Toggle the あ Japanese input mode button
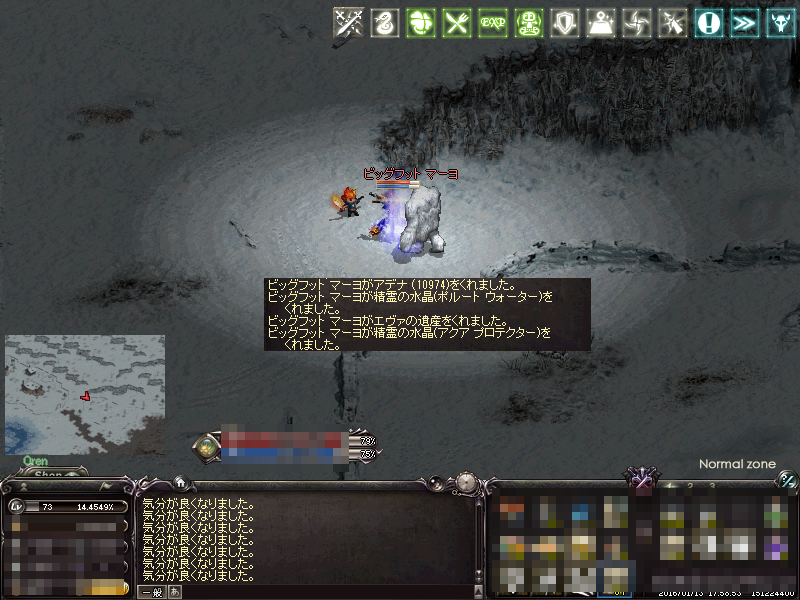The image size is (800, 600). (174, 592)
